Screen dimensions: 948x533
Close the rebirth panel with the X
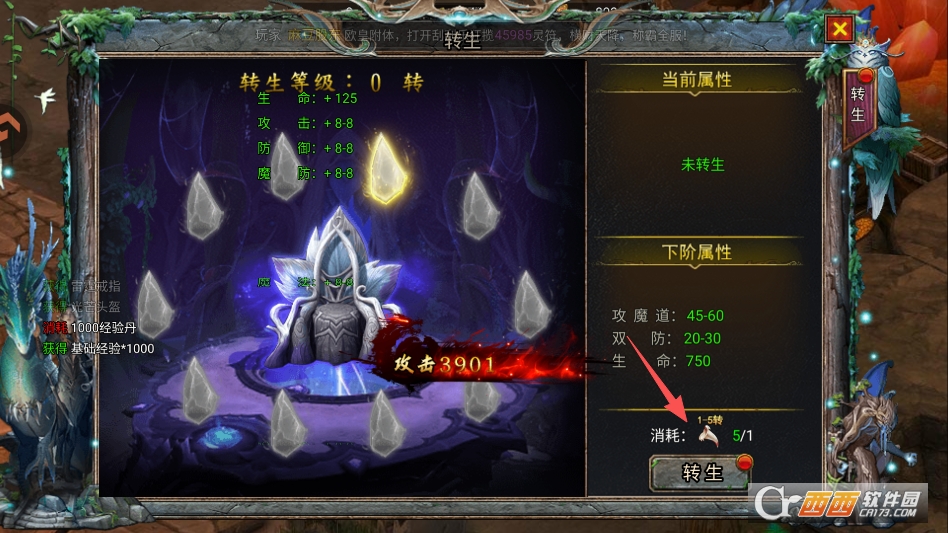tap(839, 30)
